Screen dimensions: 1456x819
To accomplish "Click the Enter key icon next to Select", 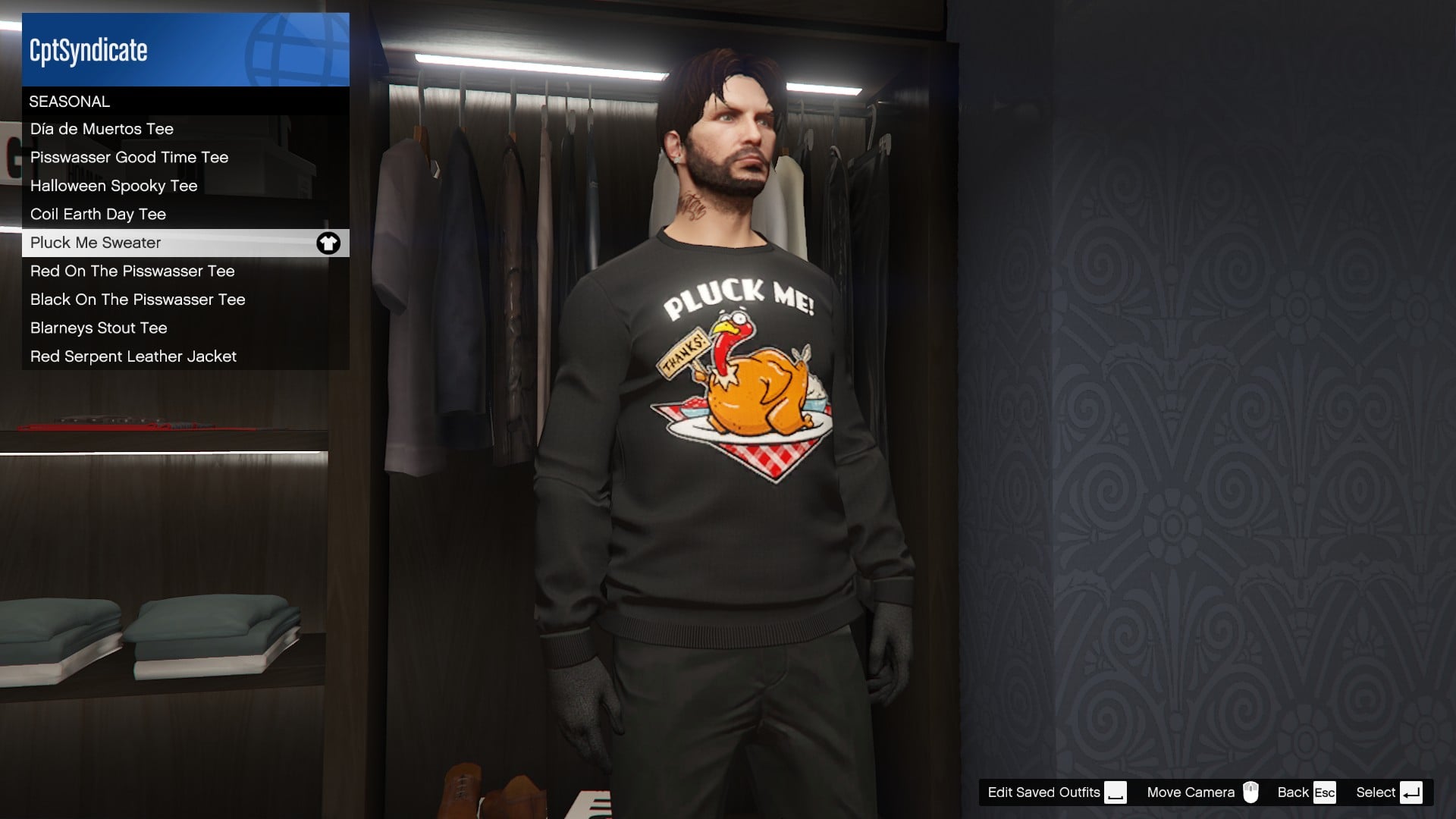I will [x=1413, y=792].
